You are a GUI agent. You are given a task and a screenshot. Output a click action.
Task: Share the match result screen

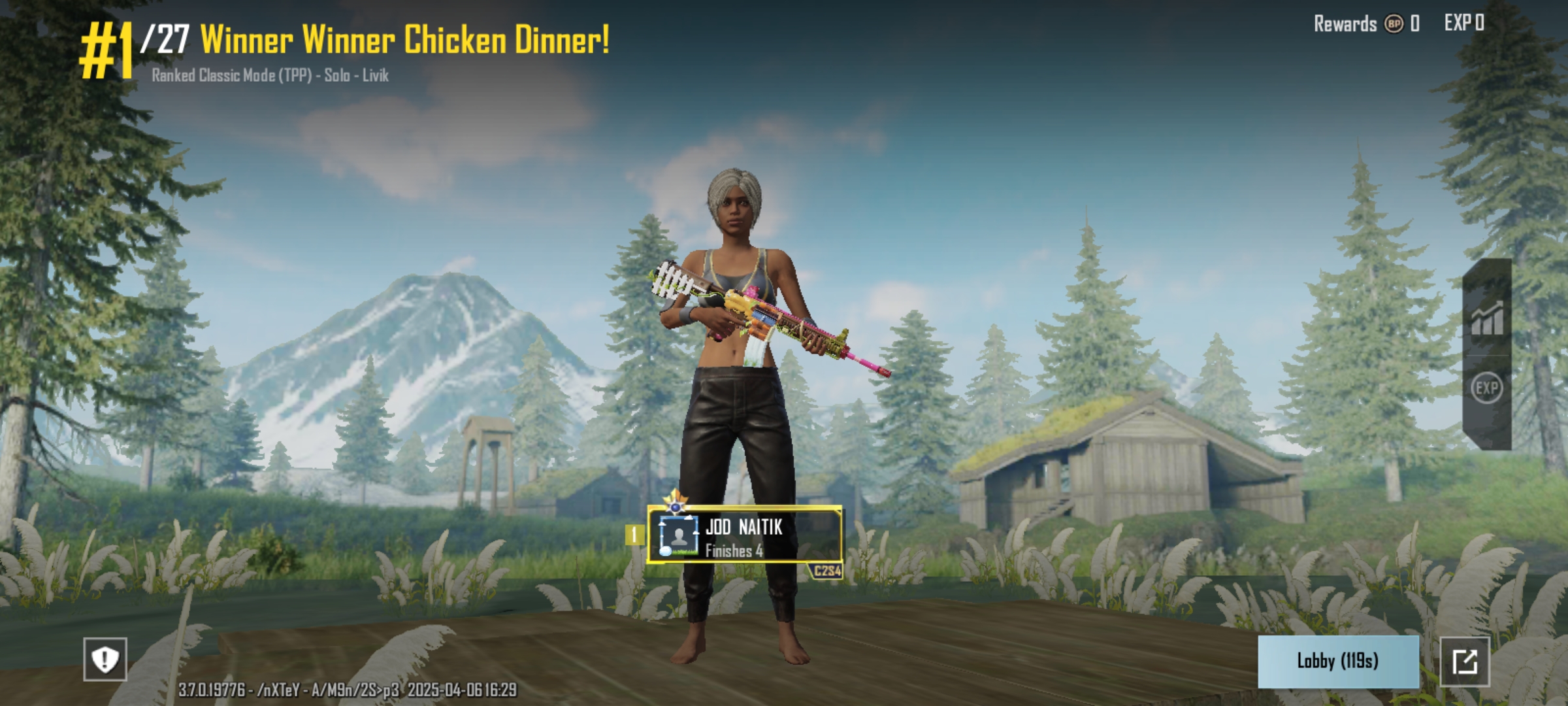[1465, 662]
